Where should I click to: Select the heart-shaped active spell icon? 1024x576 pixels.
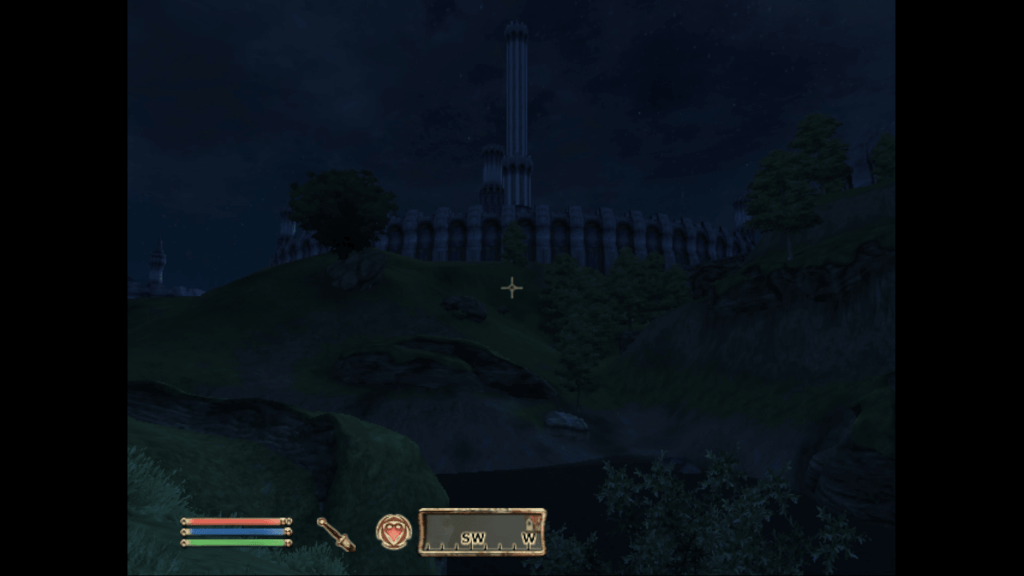point(391,530)
